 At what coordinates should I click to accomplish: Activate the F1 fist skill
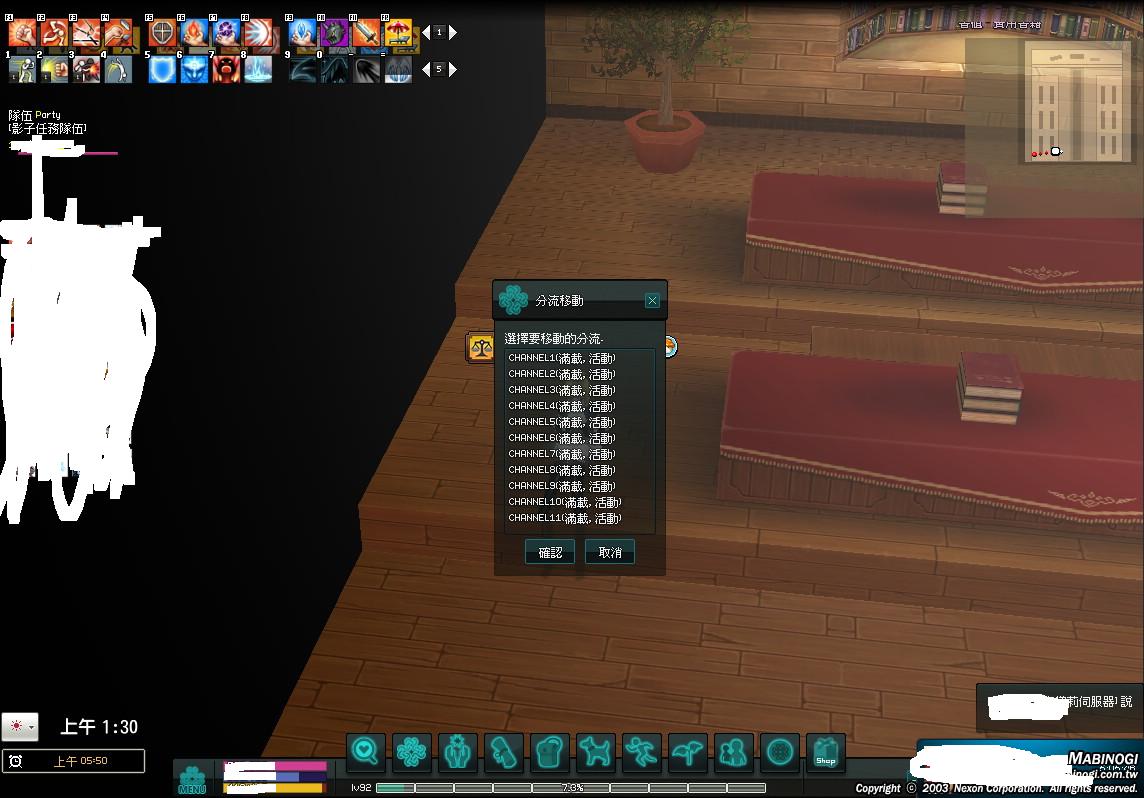coord(22,33)
